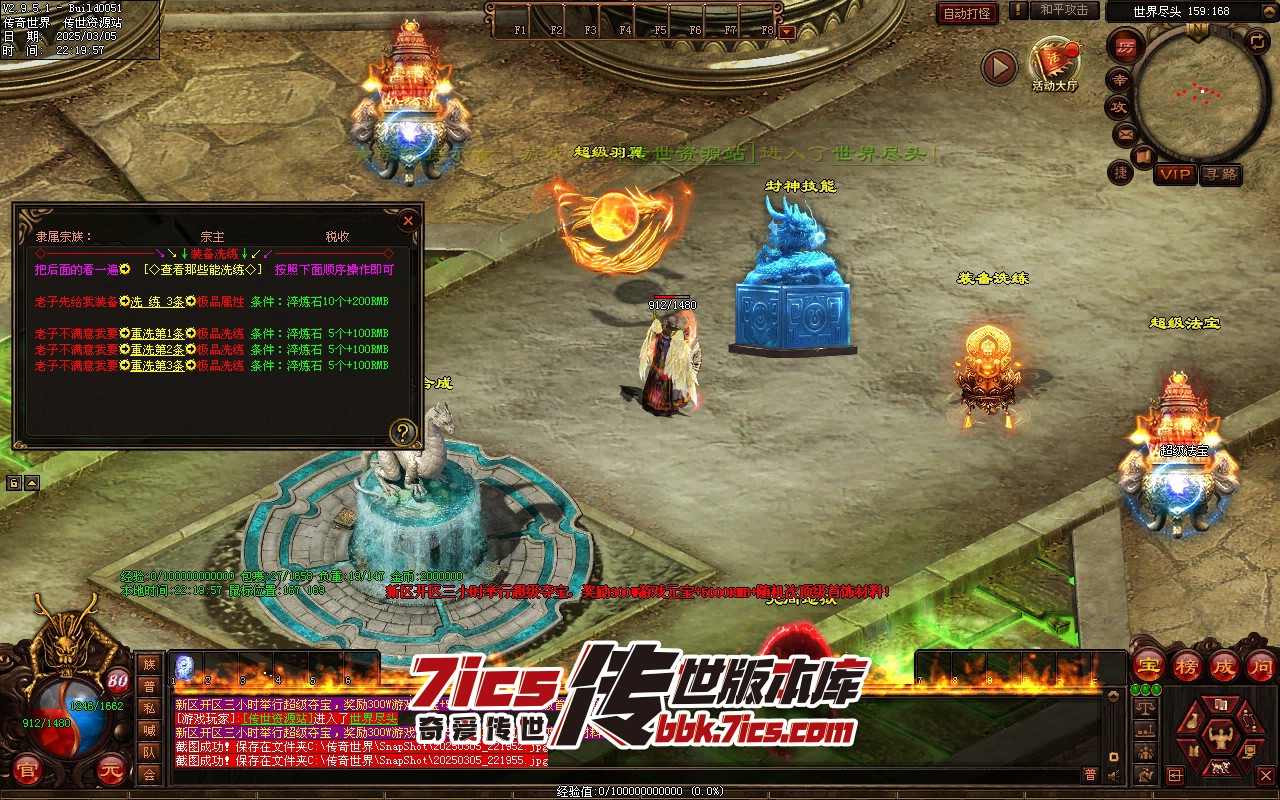Close the equipment refining dialog
The image size is (1280, 800).
point(407,220)
